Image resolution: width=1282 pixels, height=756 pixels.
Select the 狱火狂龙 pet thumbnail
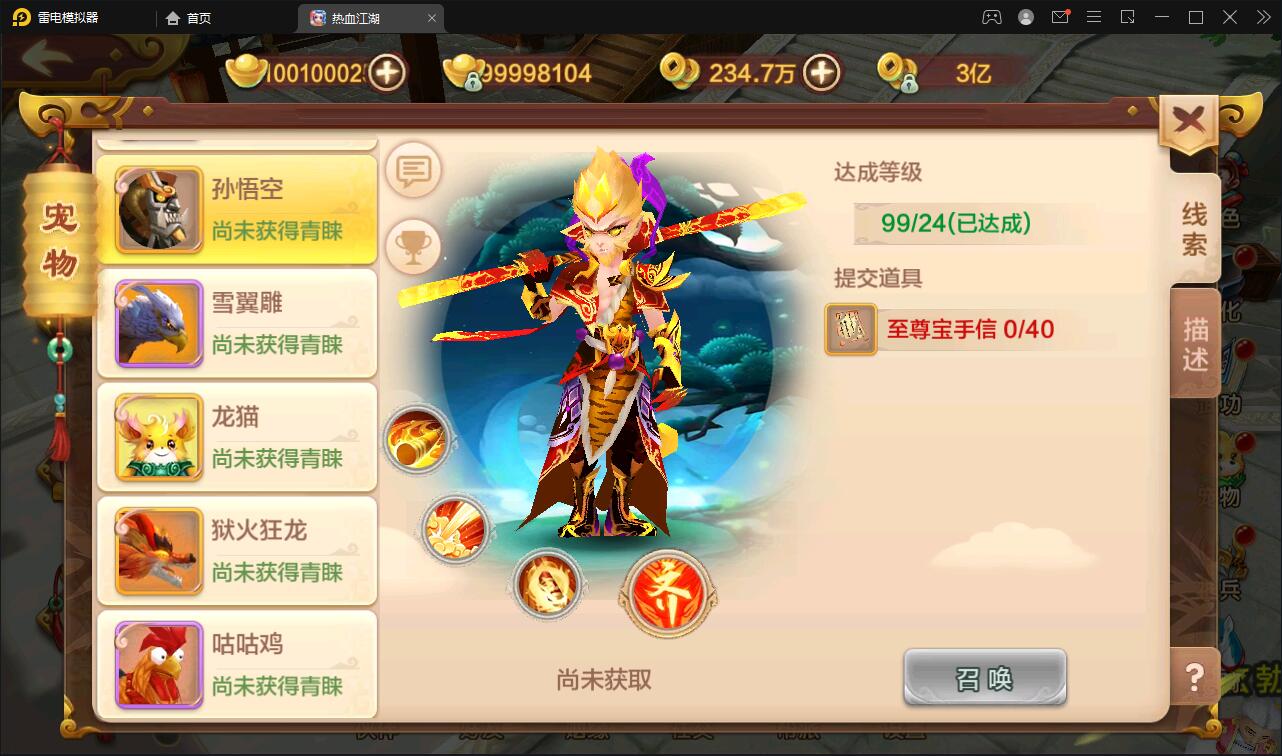[x=156, y=546]
